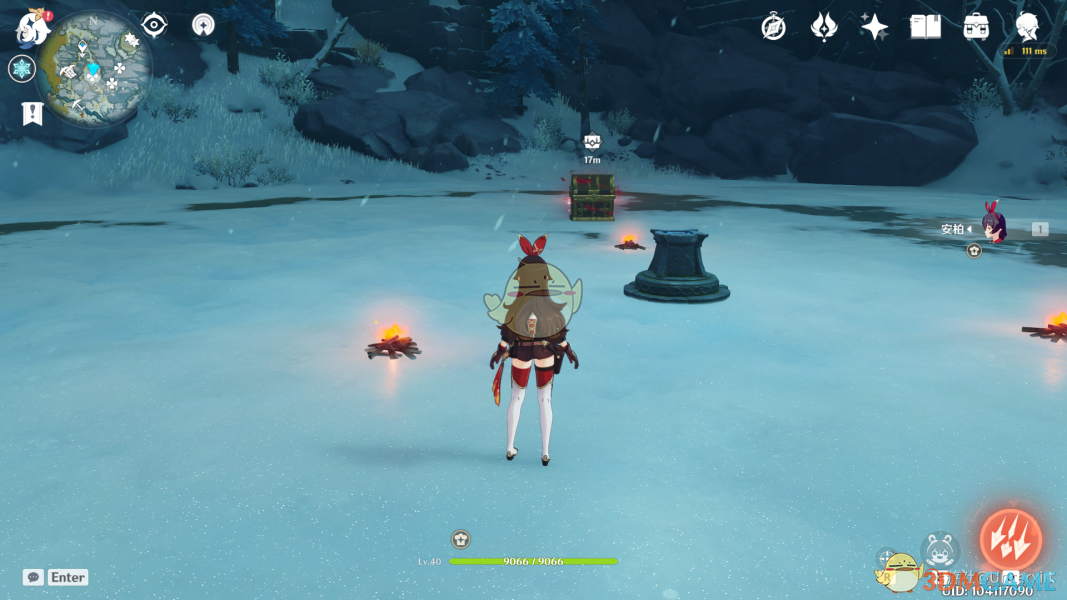Activate the eye-shaped elemental sight icon
1067x600 pixels.
coord(154,25)
